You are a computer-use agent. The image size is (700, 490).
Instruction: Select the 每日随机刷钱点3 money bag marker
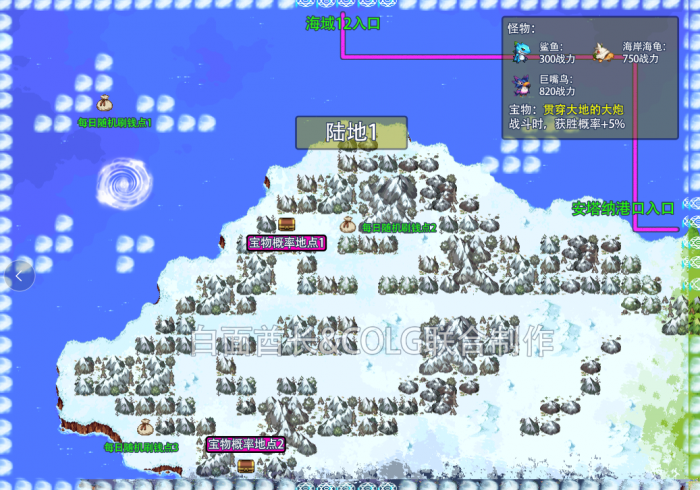point(144,428)
